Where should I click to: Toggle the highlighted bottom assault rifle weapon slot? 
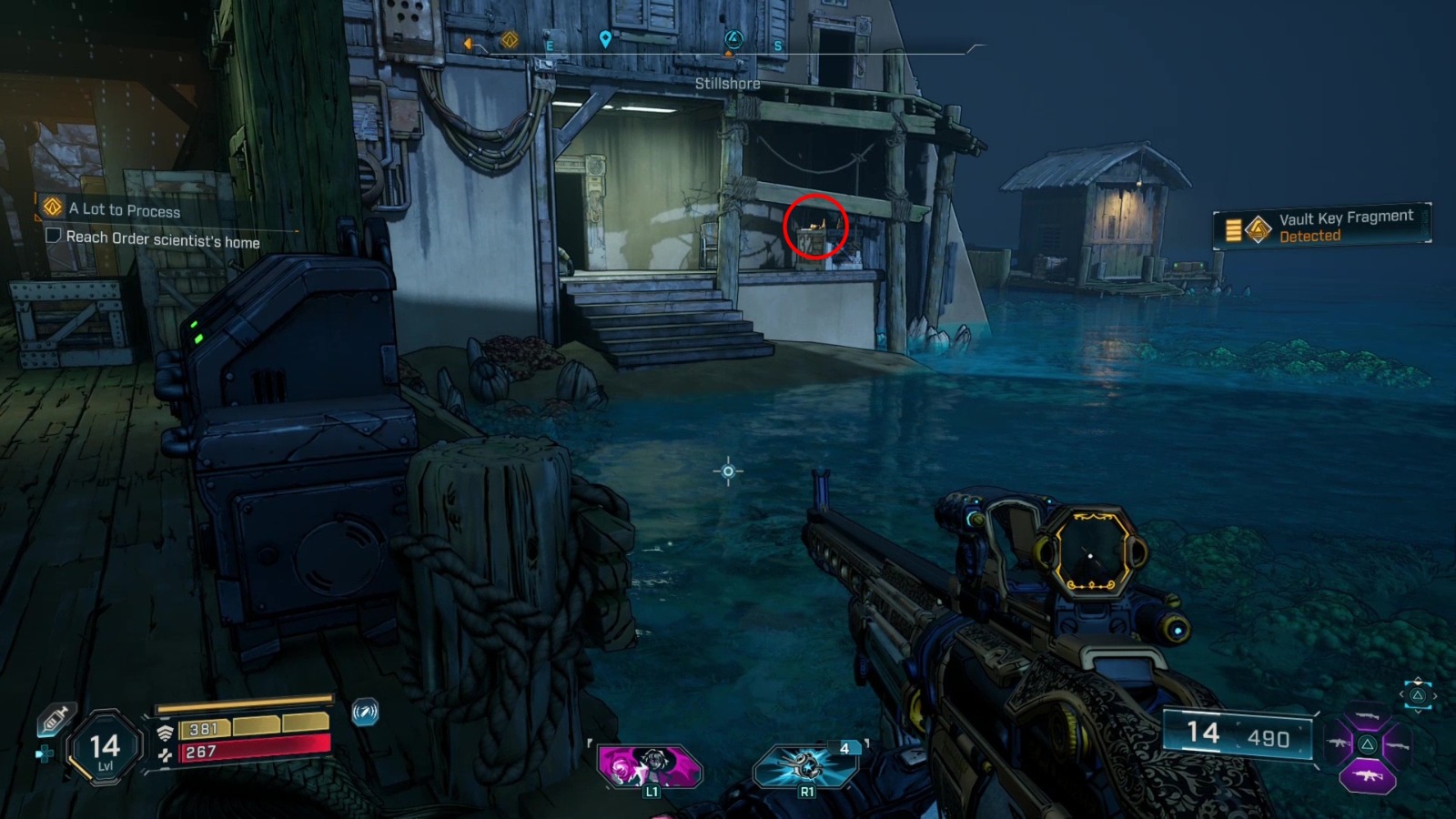[x=1368, y=775]
